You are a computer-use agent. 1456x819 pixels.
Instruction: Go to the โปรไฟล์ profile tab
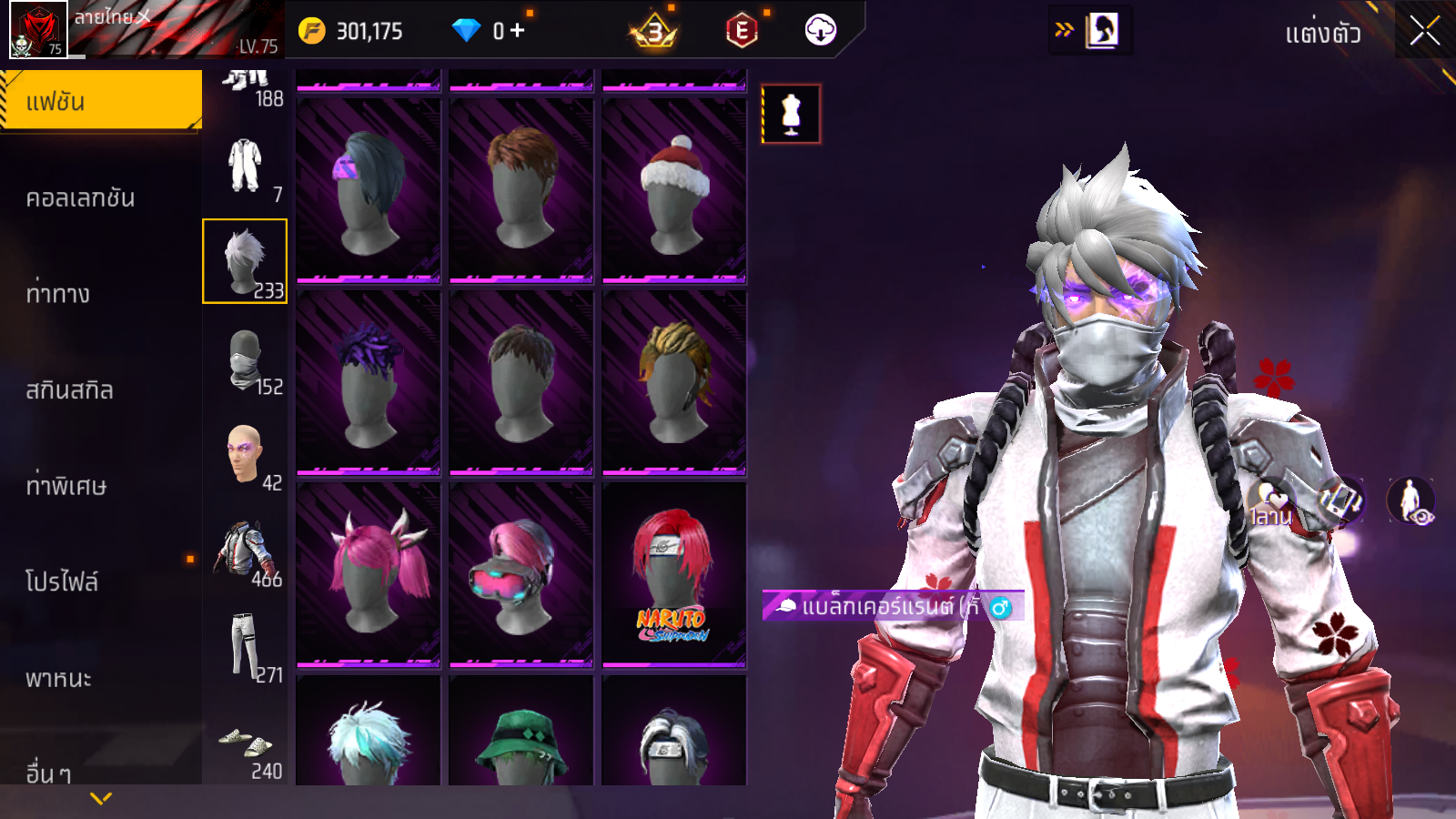click(x=62, y=581)
